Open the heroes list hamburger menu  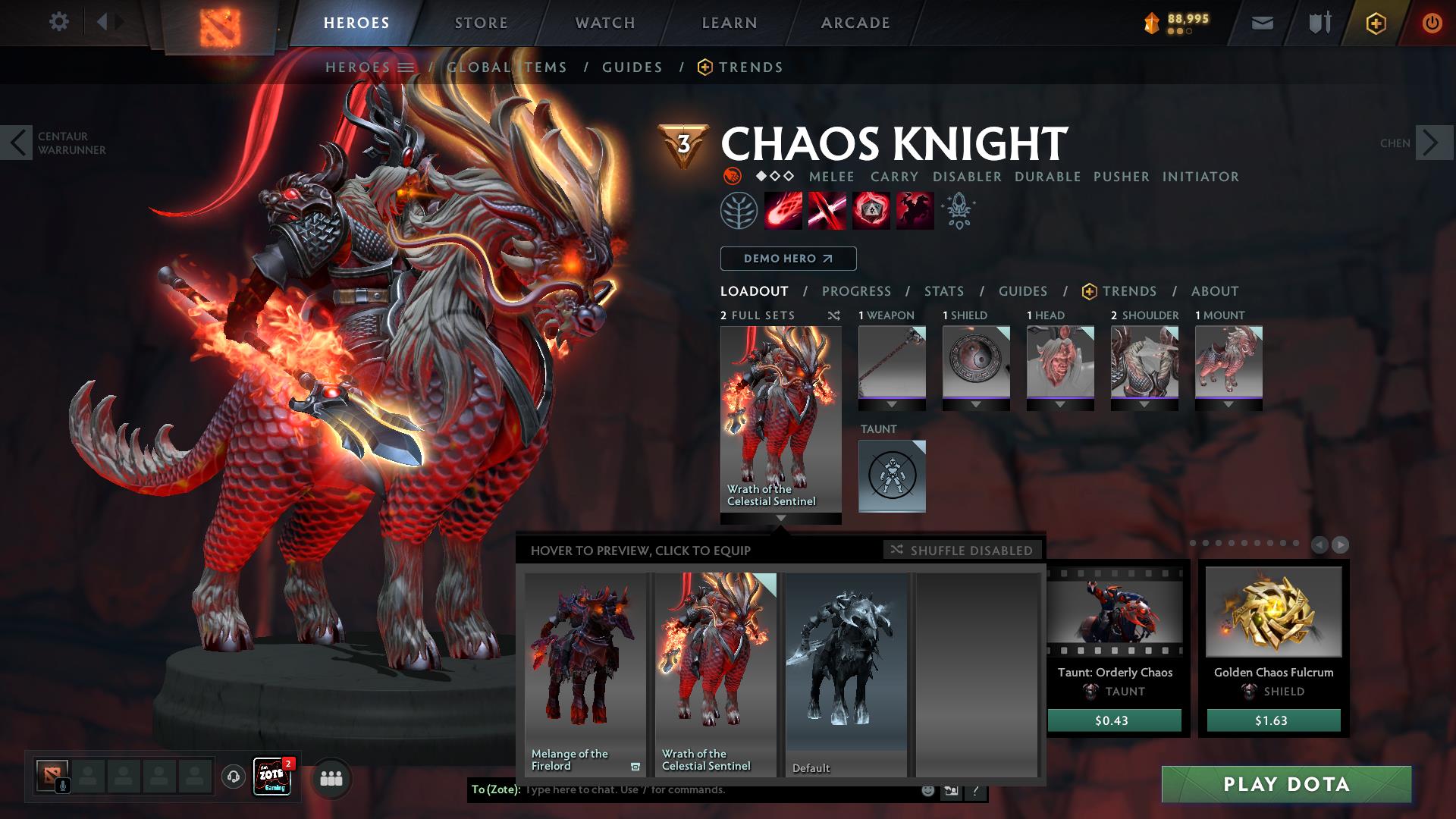(x=406, y=67)
